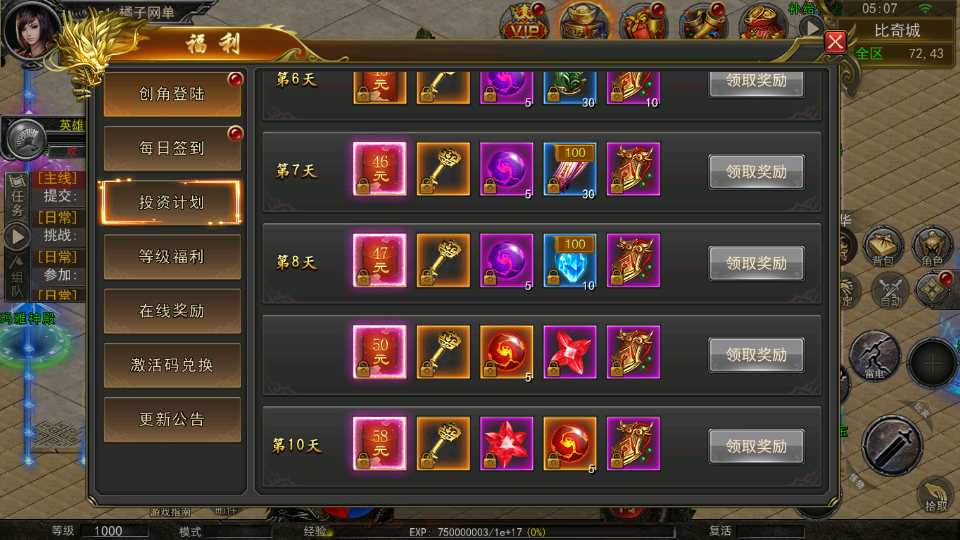
Task: Select the 46元 red envelope reward
Action: coord(379,167)
